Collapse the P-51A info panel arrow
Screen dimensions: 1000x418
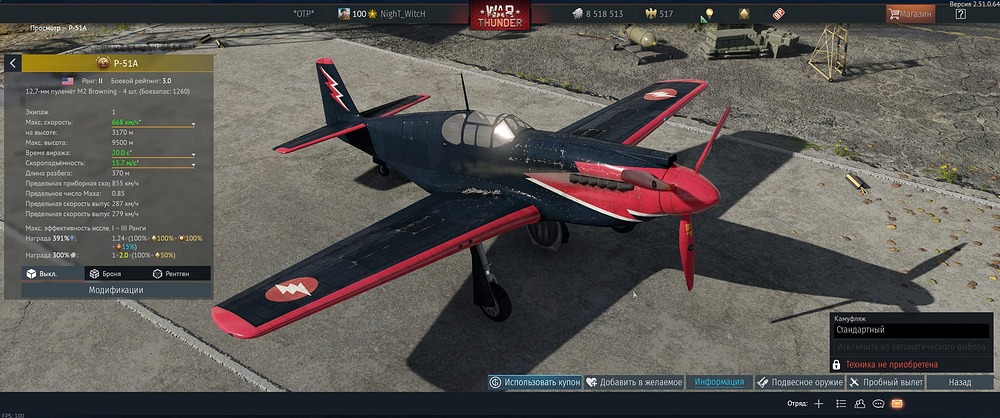13,63
